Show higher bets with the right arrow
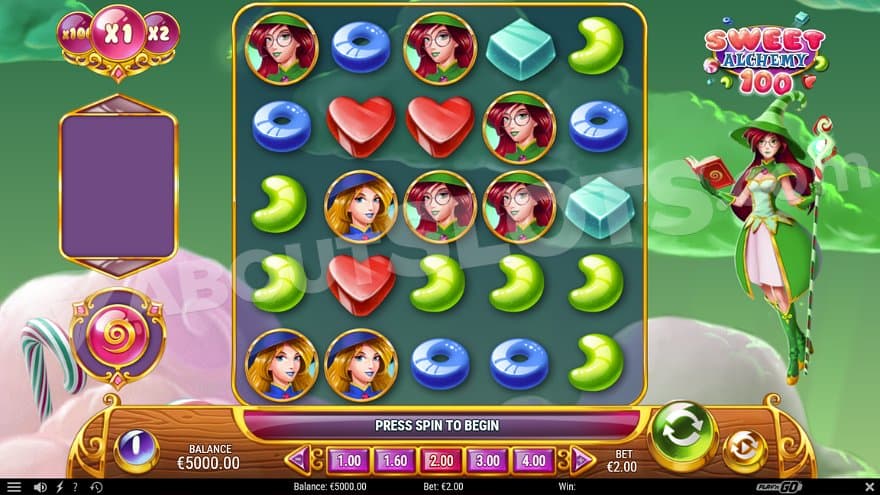This screenshot has height=495, width=880. (581, 460)
